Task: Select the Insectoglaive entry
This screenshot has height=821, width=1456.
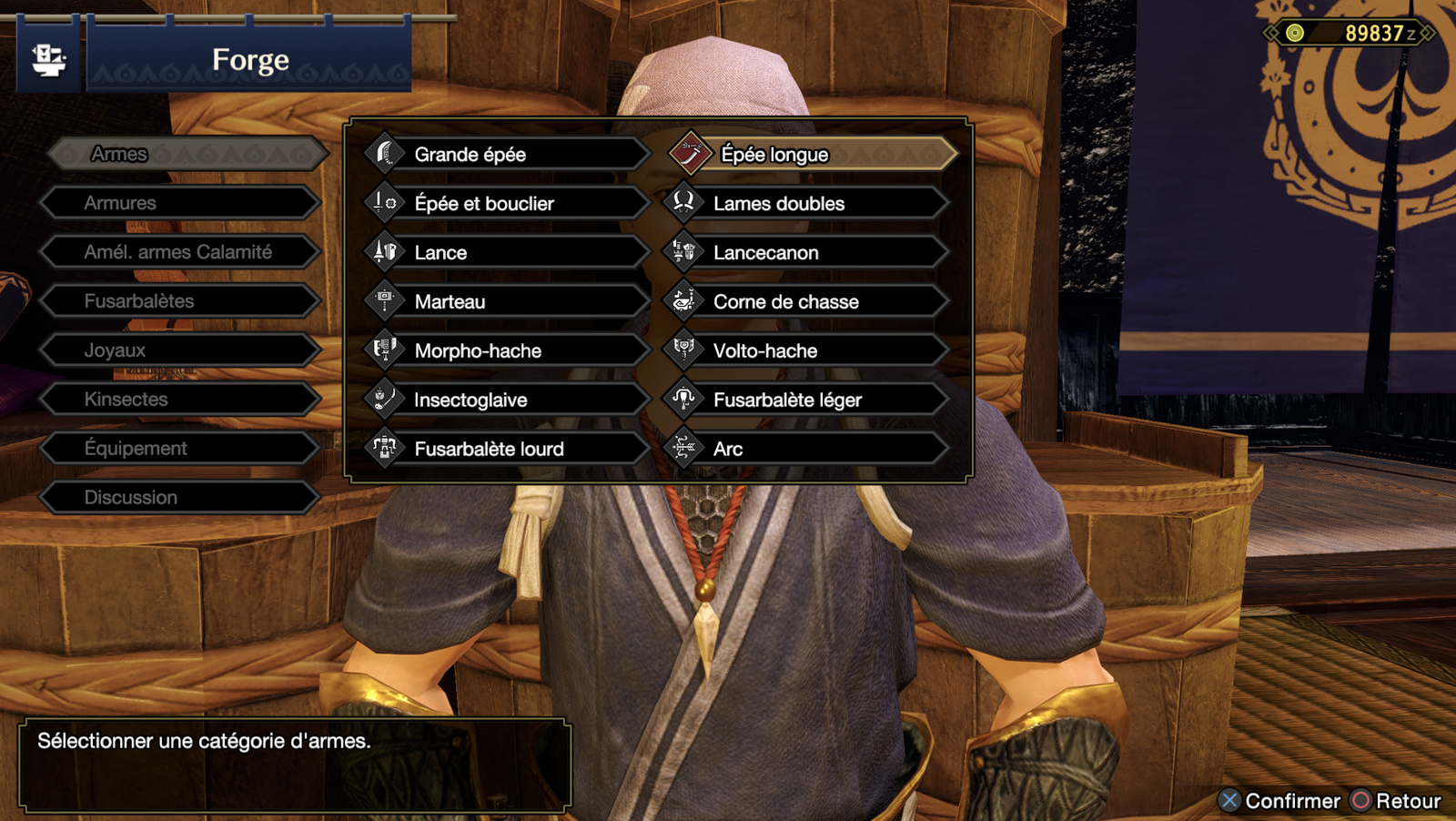Action: pyautogui.click(x=505, y=400)
